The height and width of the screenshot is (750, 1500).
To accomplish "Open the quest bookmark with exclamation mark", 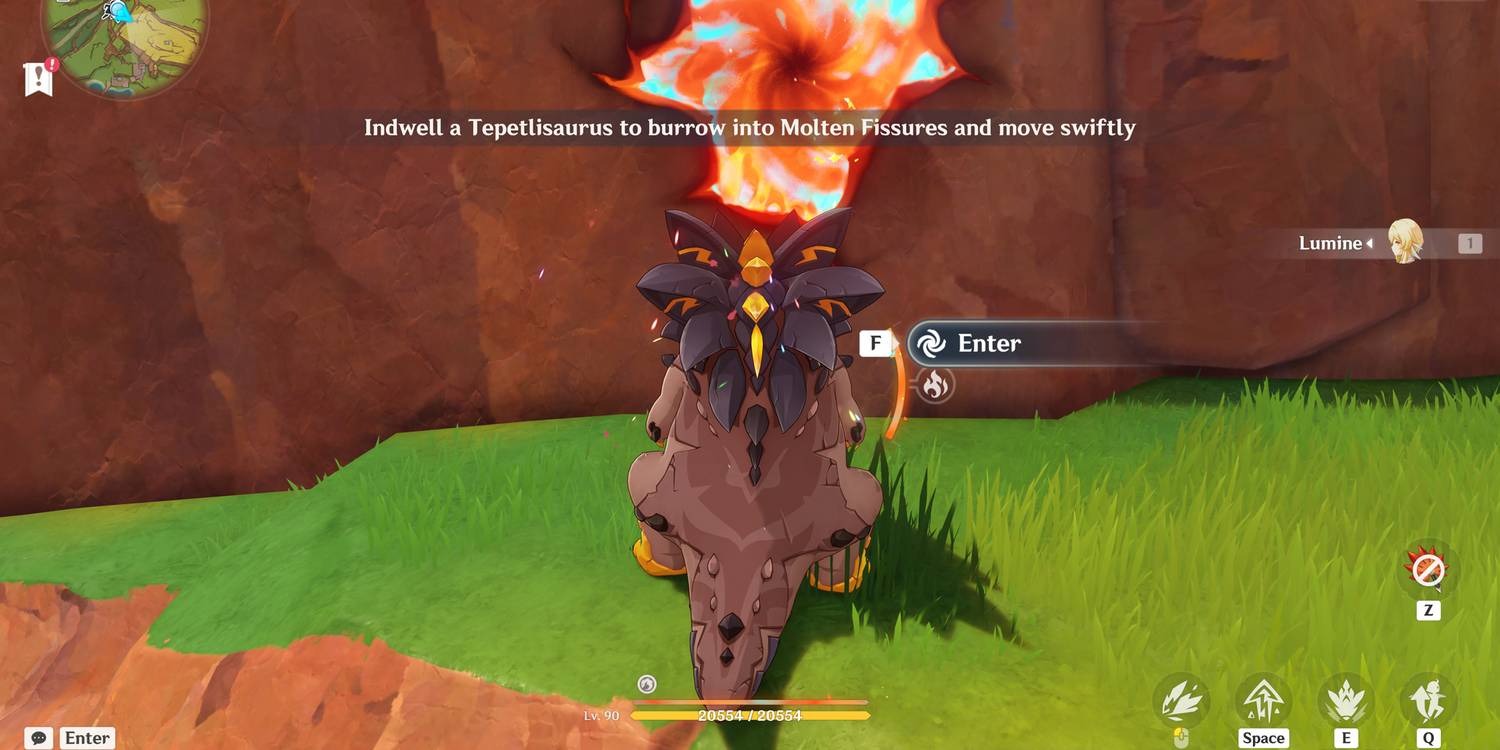I will point(38,78).
